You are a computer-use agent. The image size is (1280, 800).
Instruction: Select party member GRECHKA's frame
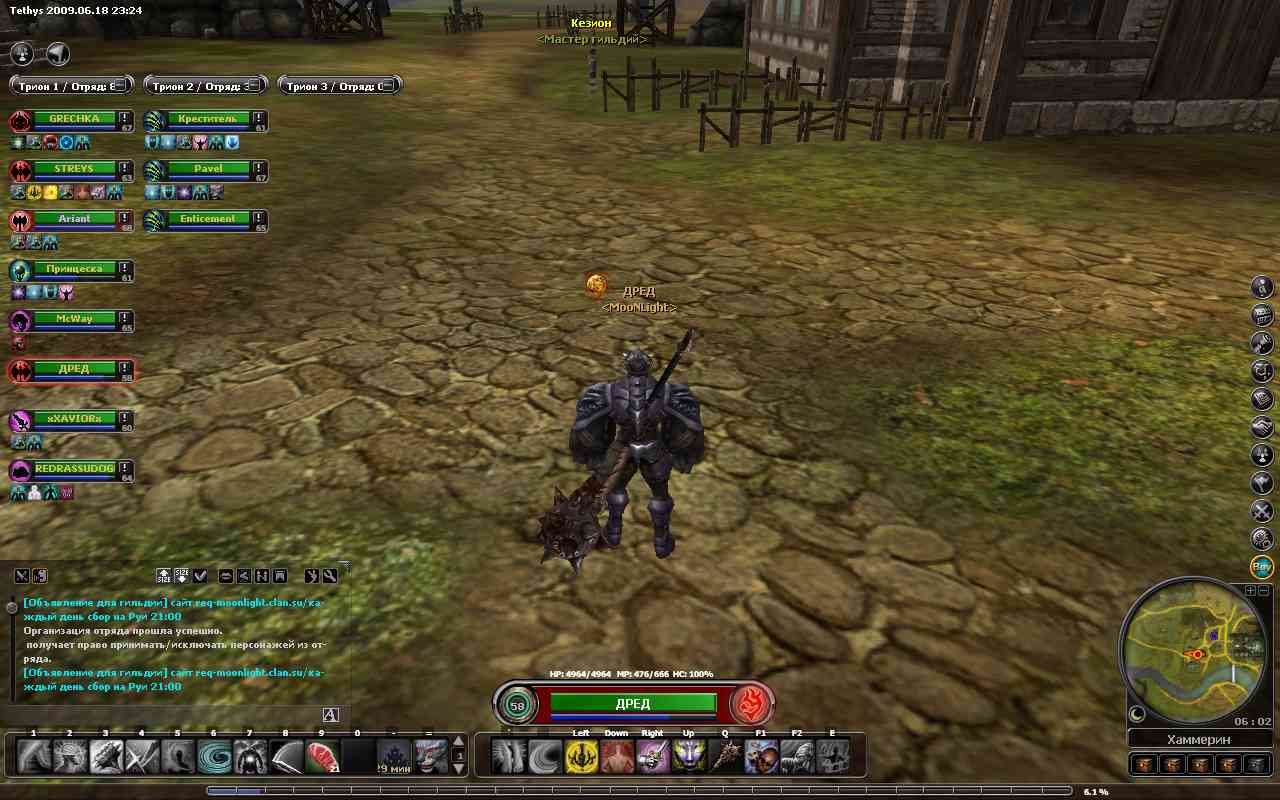point(74,119)
